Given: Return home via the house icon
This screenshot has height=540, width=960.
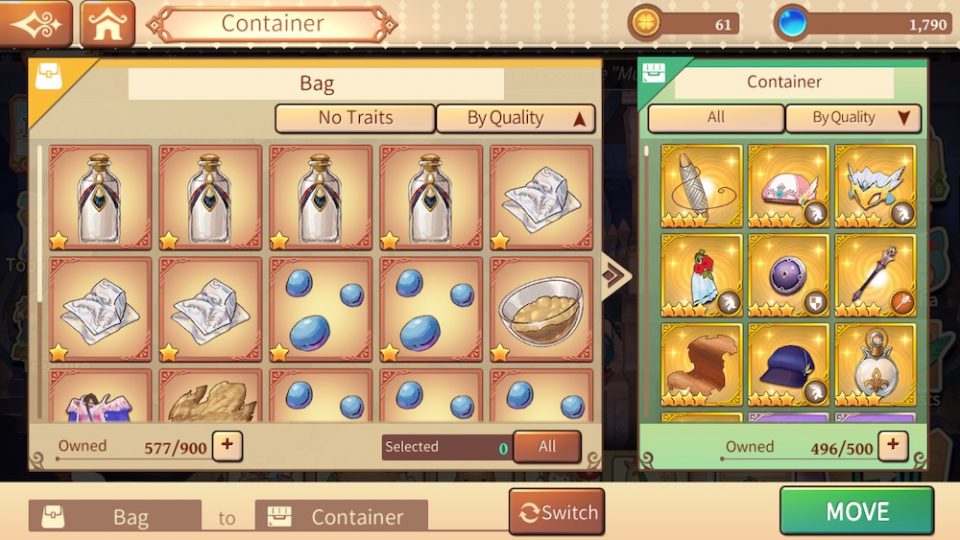Looking at the screenshot, I should point(107,24).
